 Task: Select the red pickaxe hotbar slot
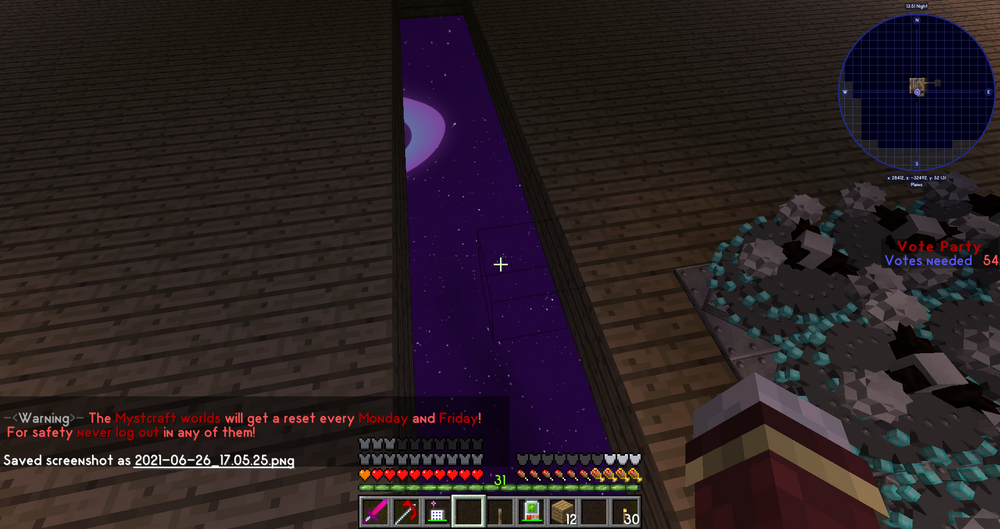(405, 512)
